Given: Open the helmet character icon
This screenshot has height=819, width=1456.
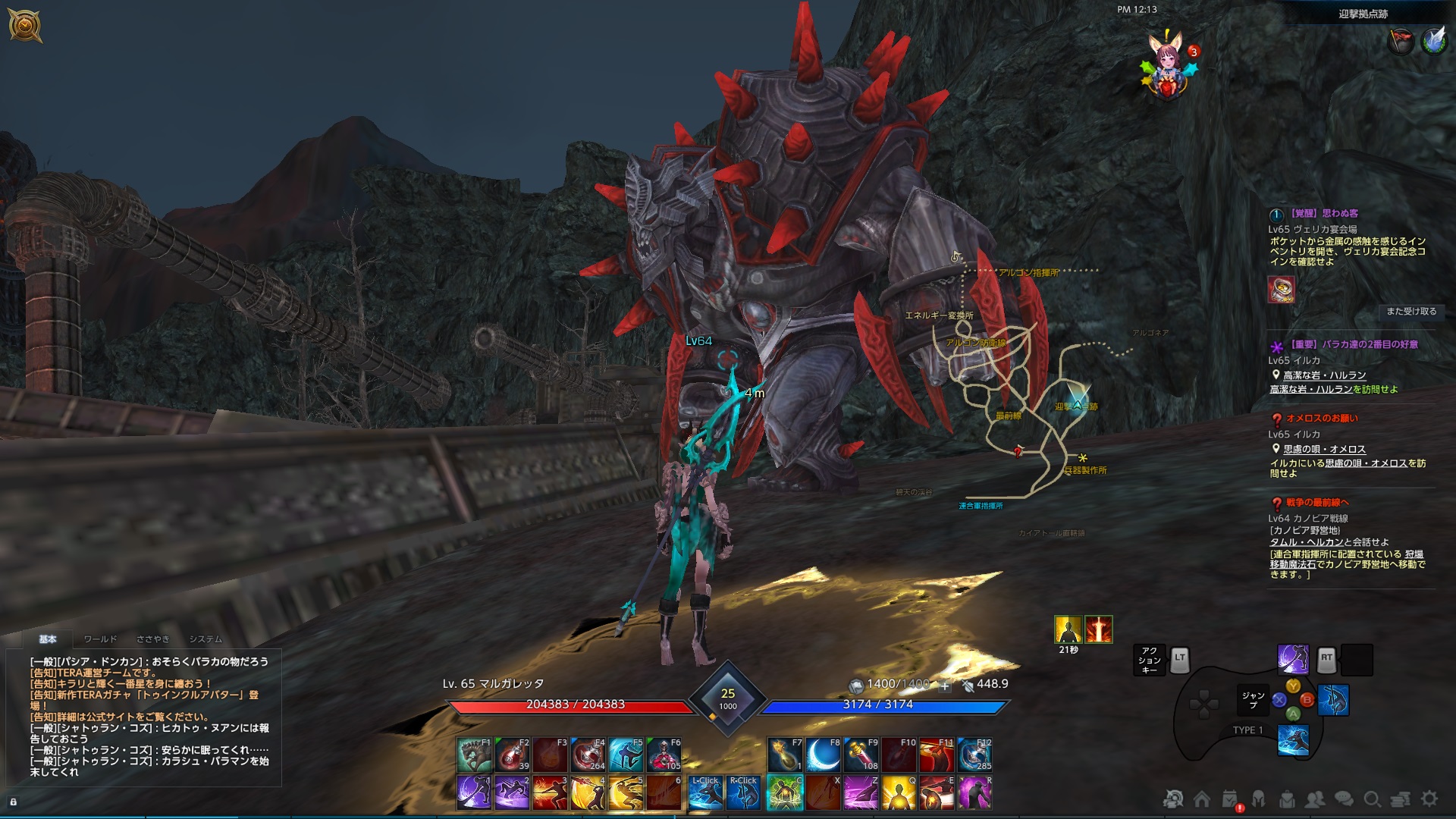Looking at the screenshot, I should click(x=1257, y=799).
